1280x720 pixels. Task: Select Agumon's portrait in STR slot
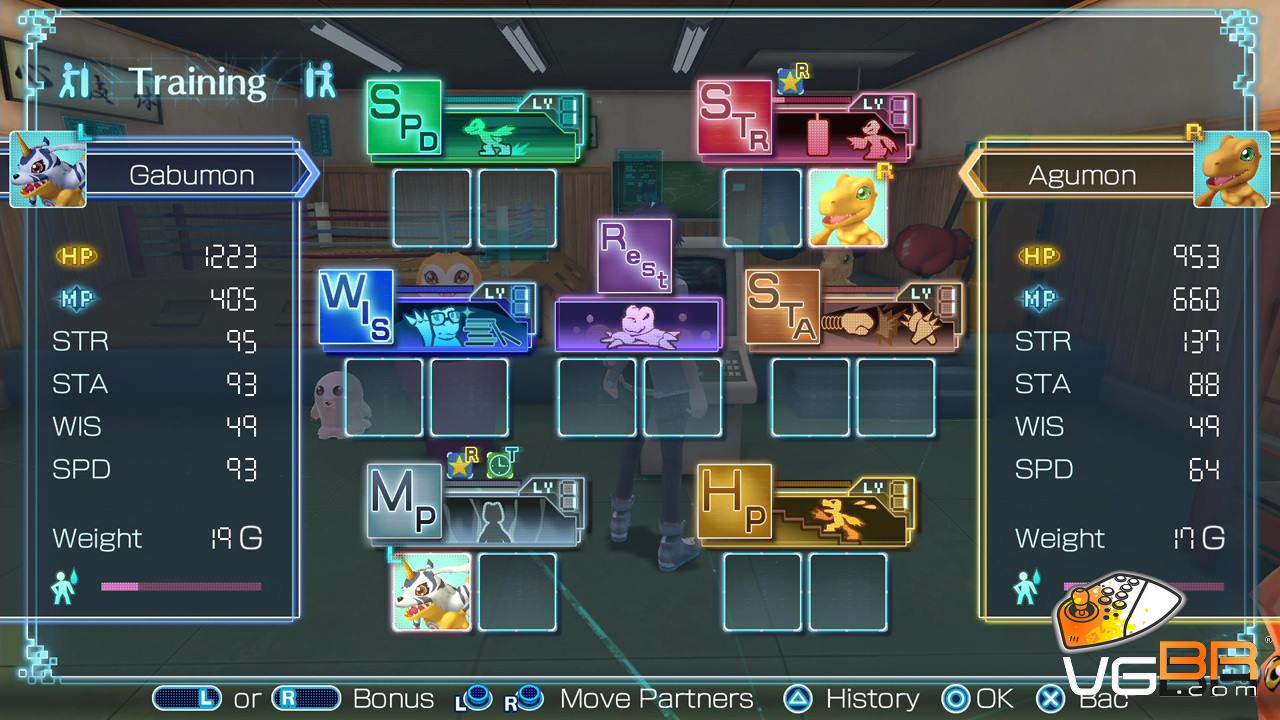pyautogui.click(x=847, y=207)
